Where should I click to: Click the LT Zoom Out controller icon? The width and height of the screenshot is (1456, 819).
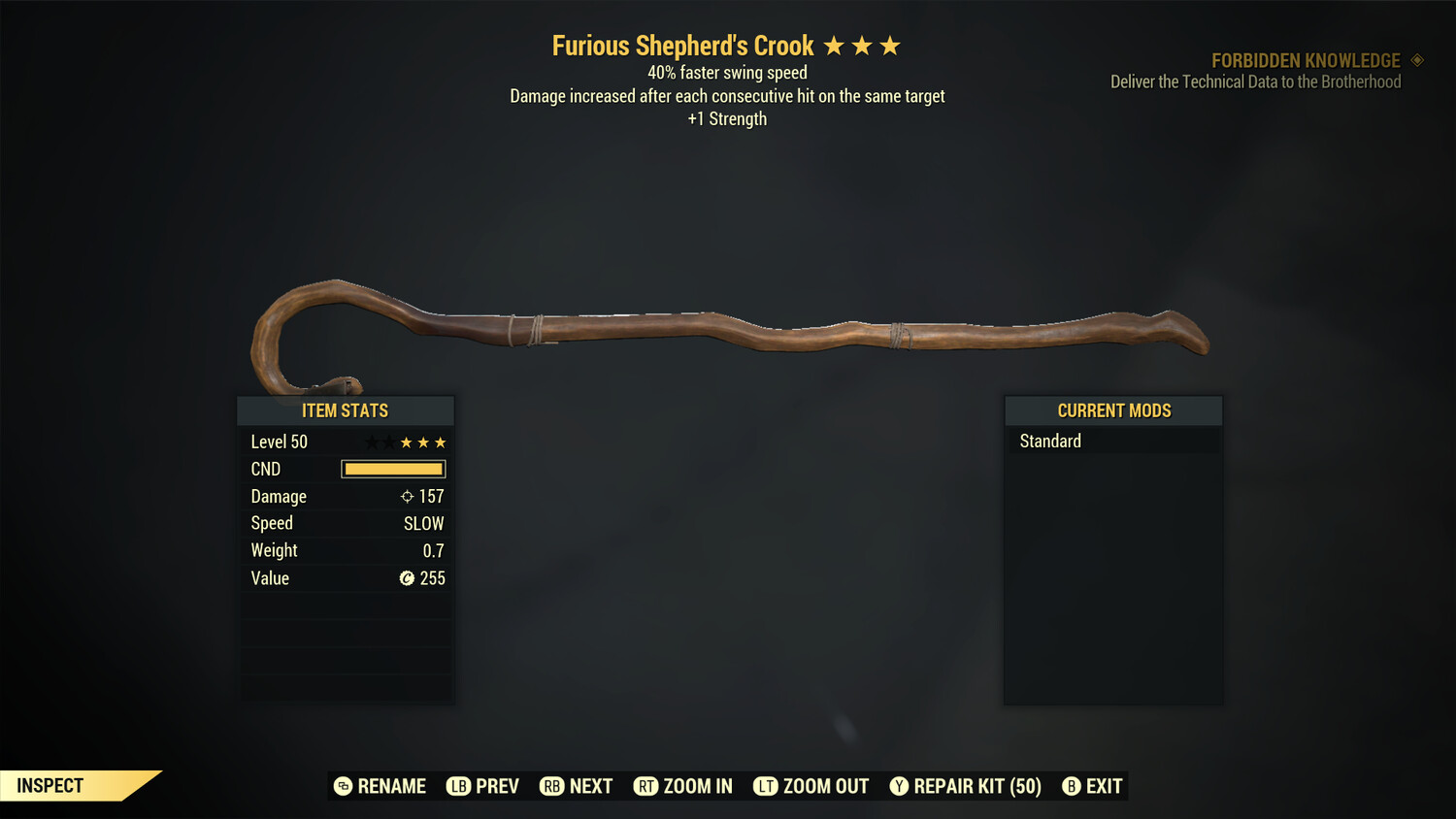point(765,786)
